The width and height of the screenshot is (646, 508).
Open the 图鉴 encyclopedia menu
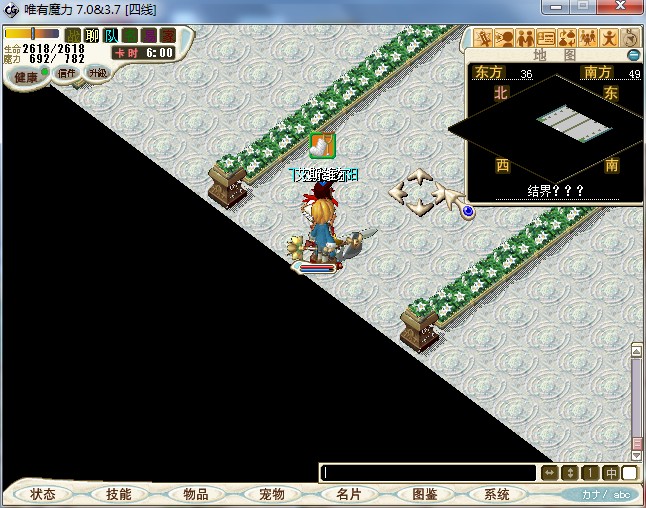click(x=424, y=494)
